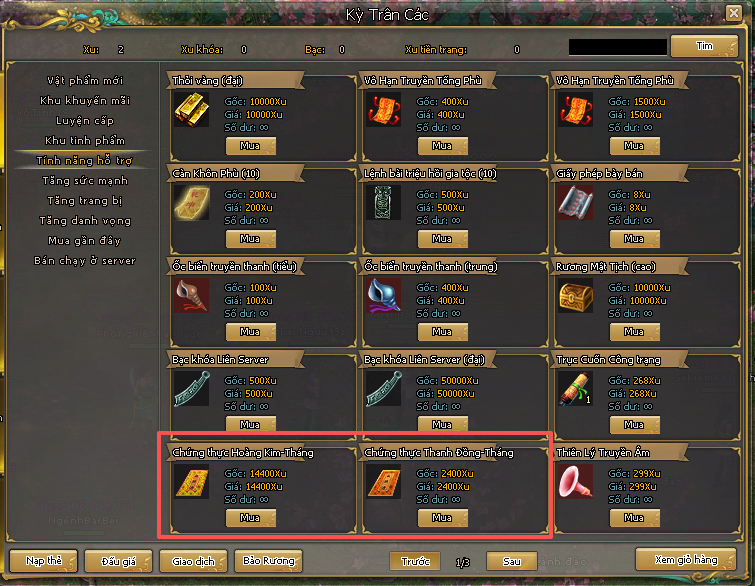Buy Càn Khôn Phù (10)

[x=250, y=239]
